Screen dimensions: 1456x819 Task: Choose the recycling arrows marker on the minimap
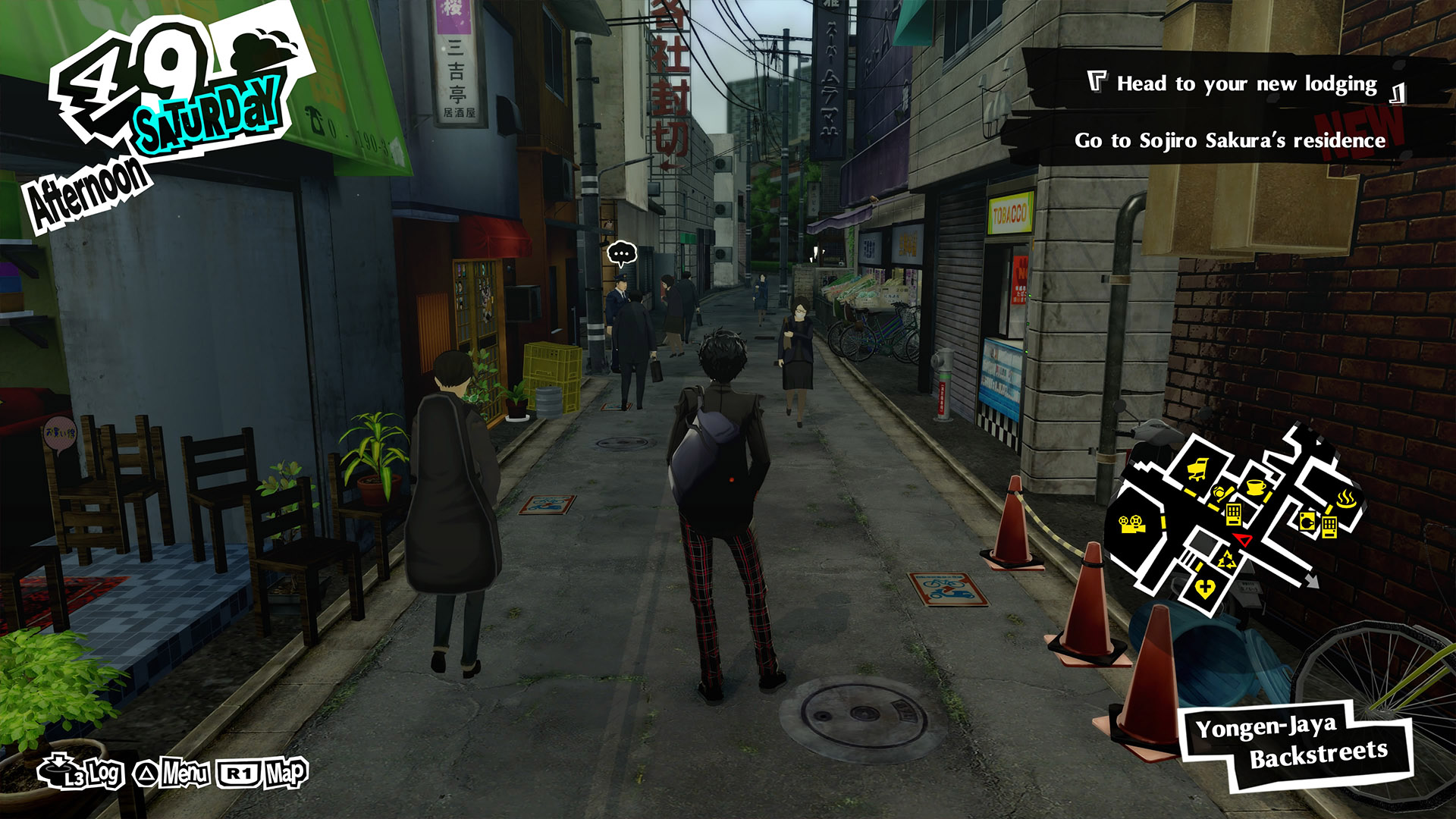(1225, 561)
